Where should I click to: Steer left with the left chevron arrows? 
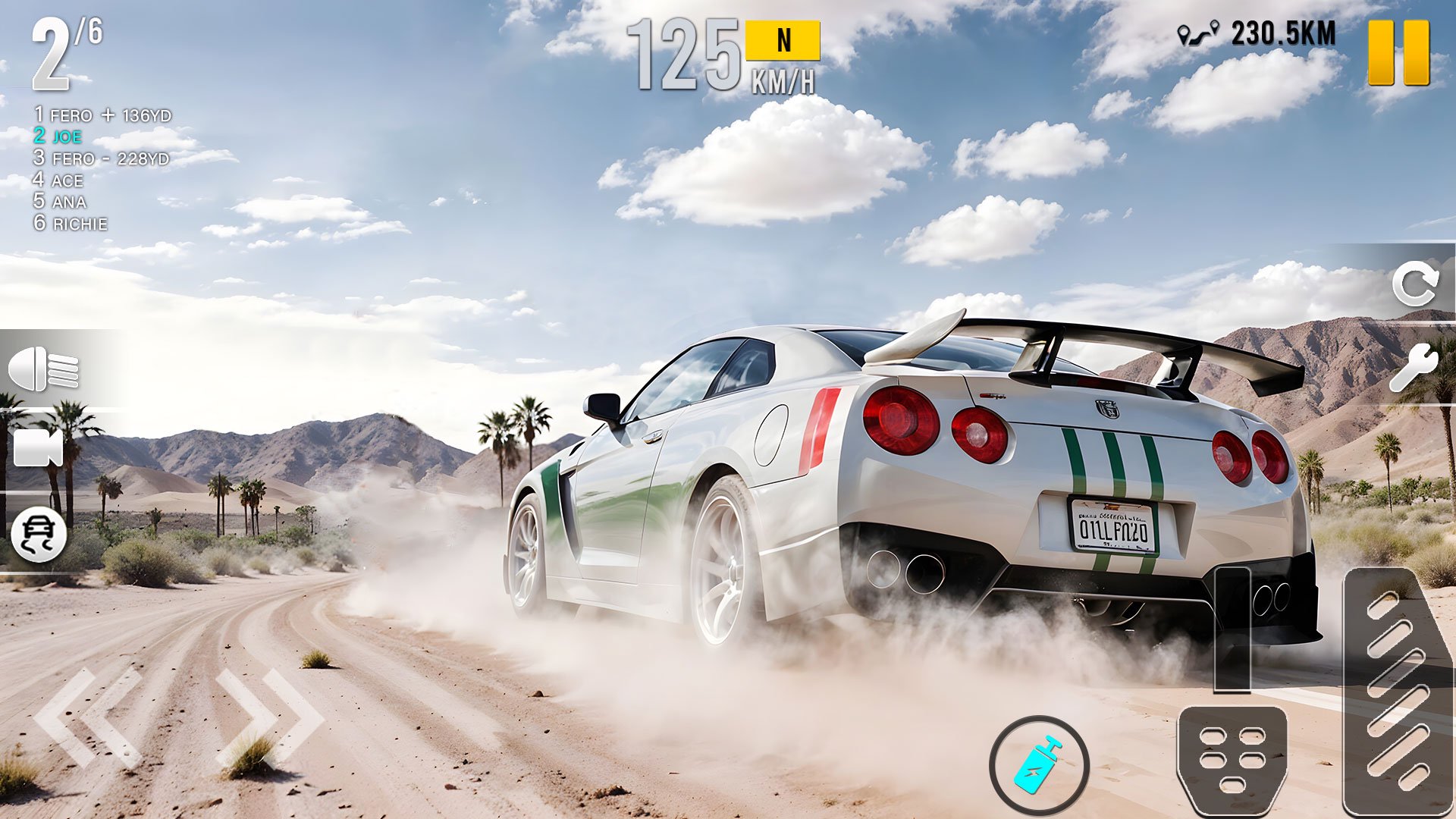click(89, 717)
